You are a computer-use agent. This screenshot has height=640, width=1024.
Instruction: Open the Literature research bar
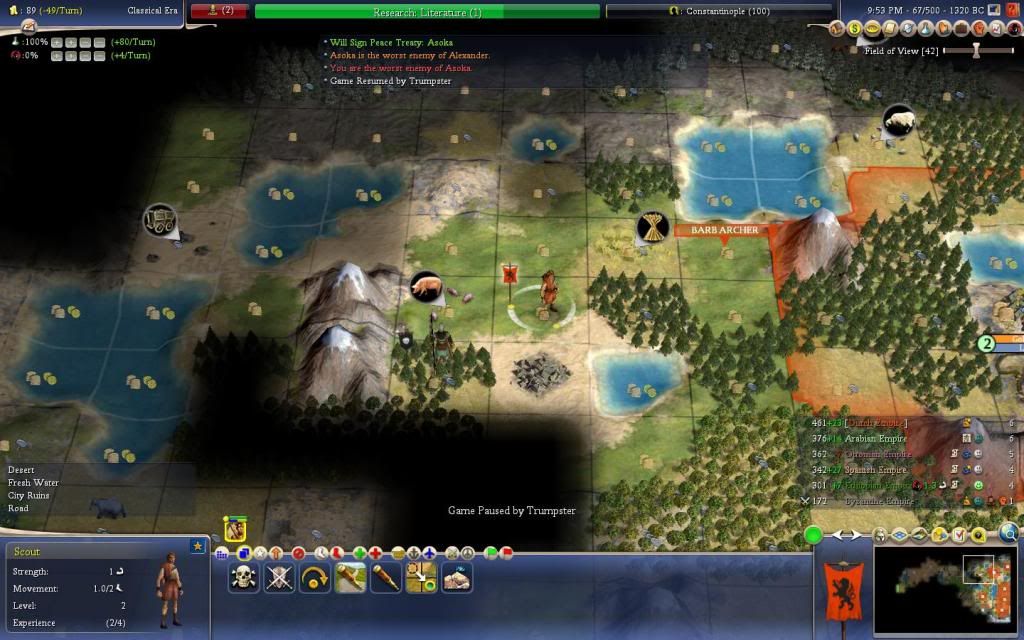[427, 12]
